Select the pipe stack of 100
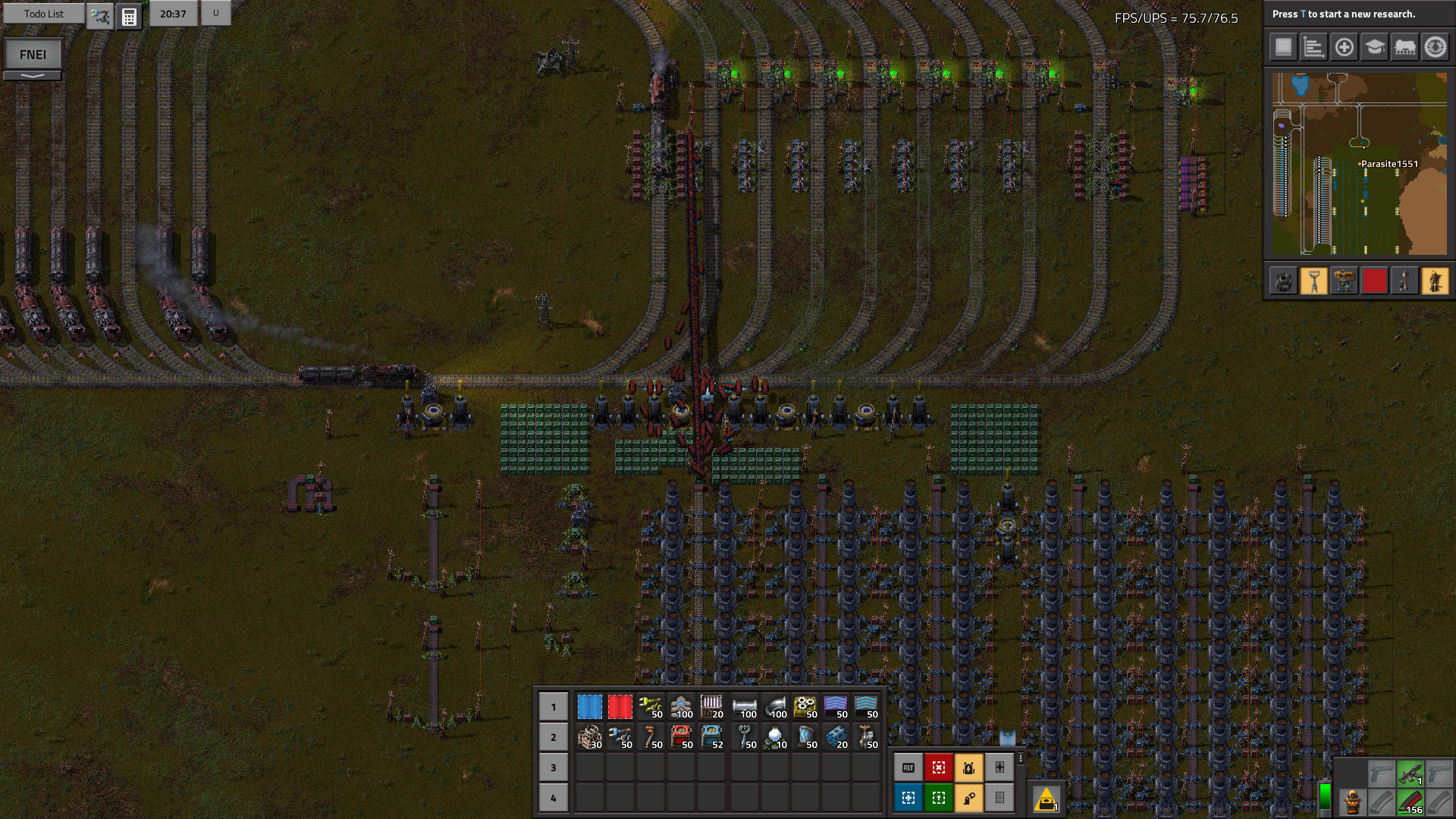The image size is (1456, 819). (x=745, y=707)
